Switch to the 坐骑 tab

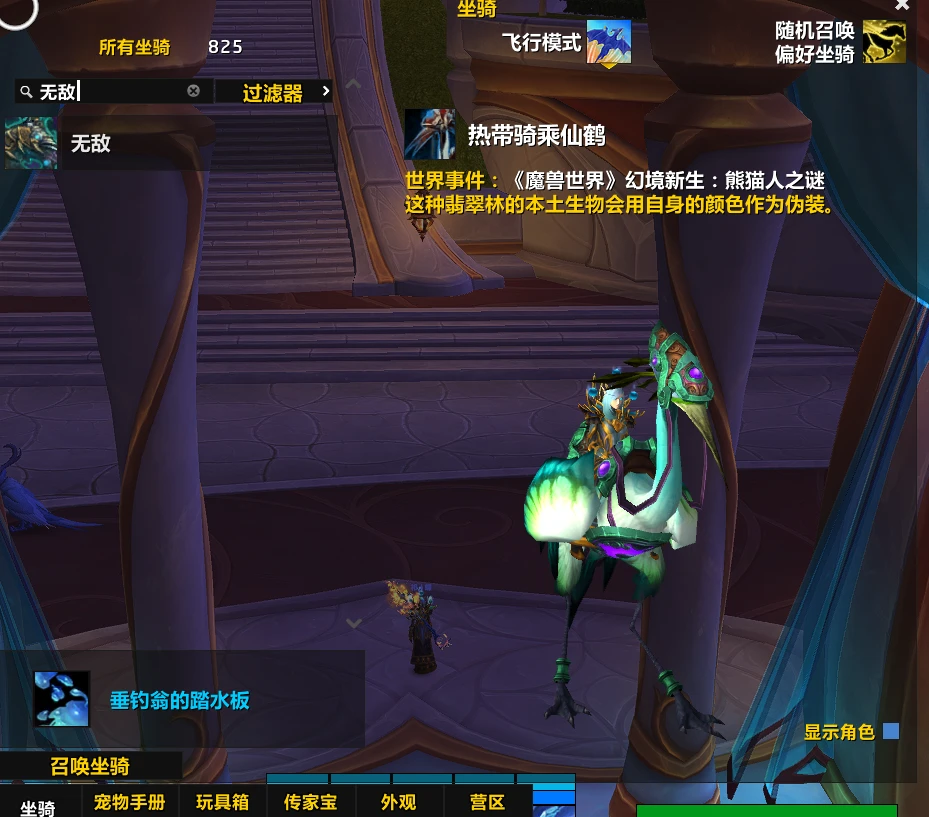tap(38, 806)
